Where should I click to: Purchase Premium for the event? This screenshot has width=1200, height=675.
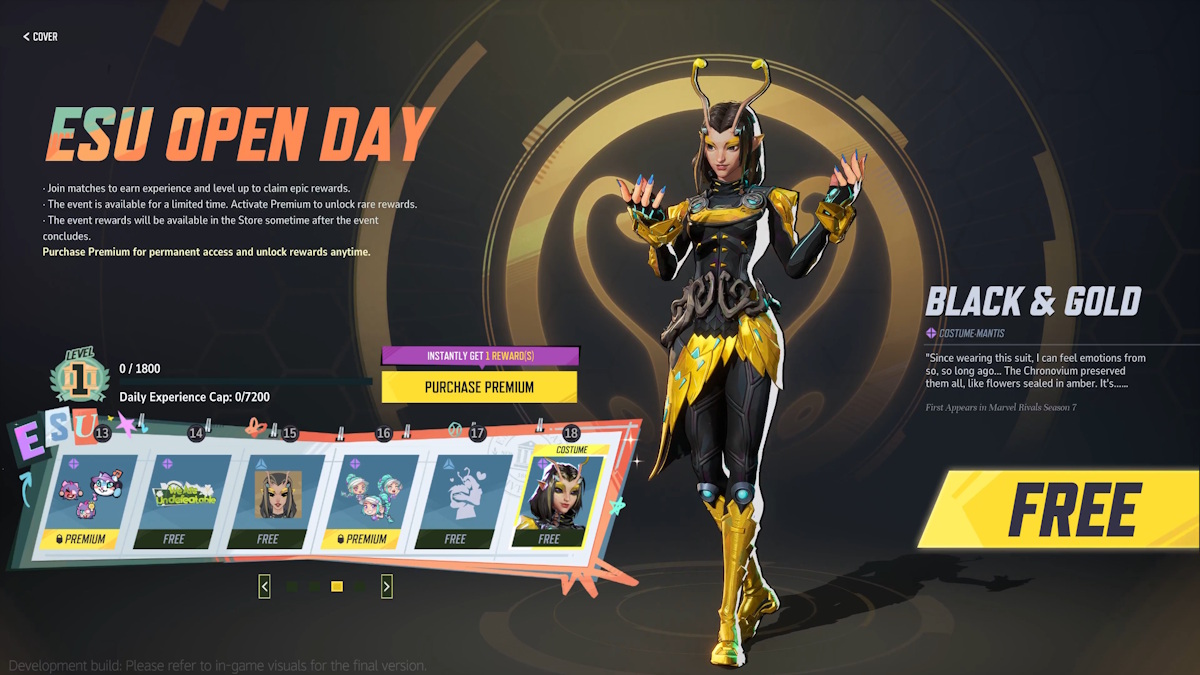(479, 387)
